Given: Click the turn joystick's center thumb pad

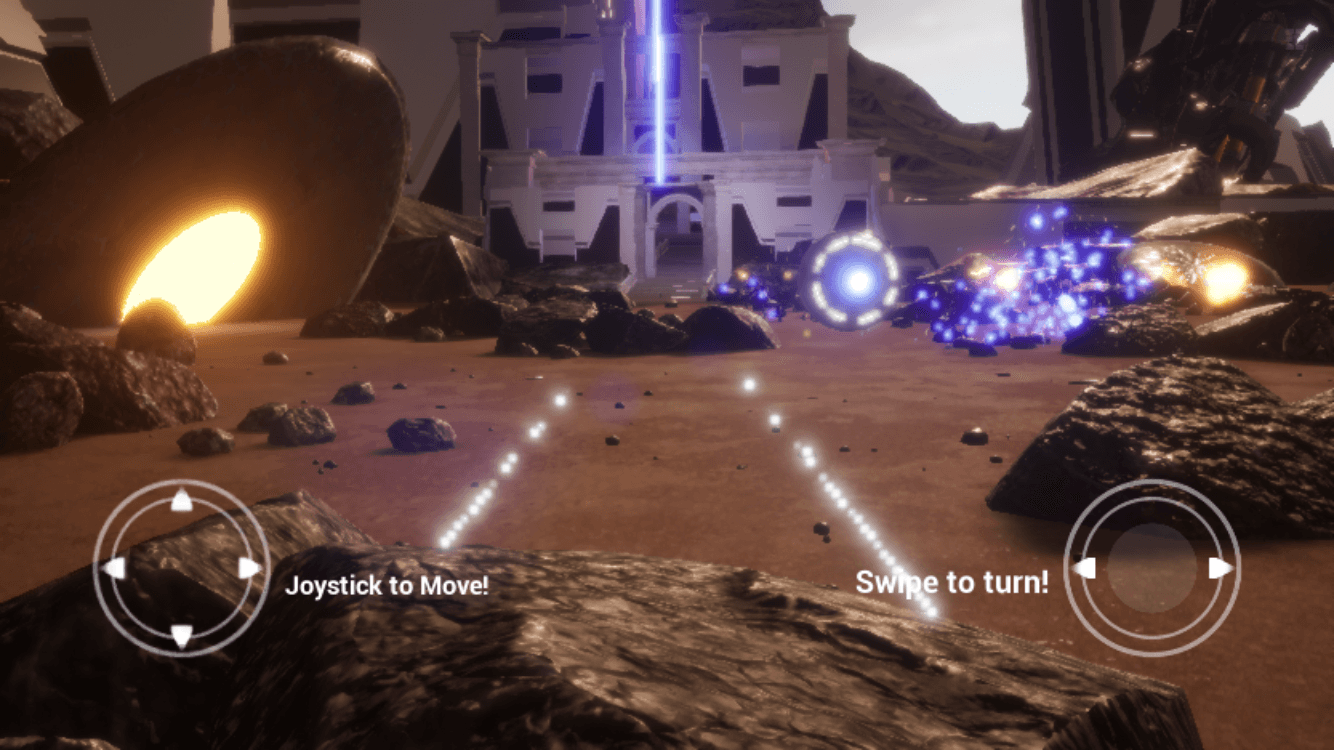Looking at the screenshot, I should tap(1152, 568).
